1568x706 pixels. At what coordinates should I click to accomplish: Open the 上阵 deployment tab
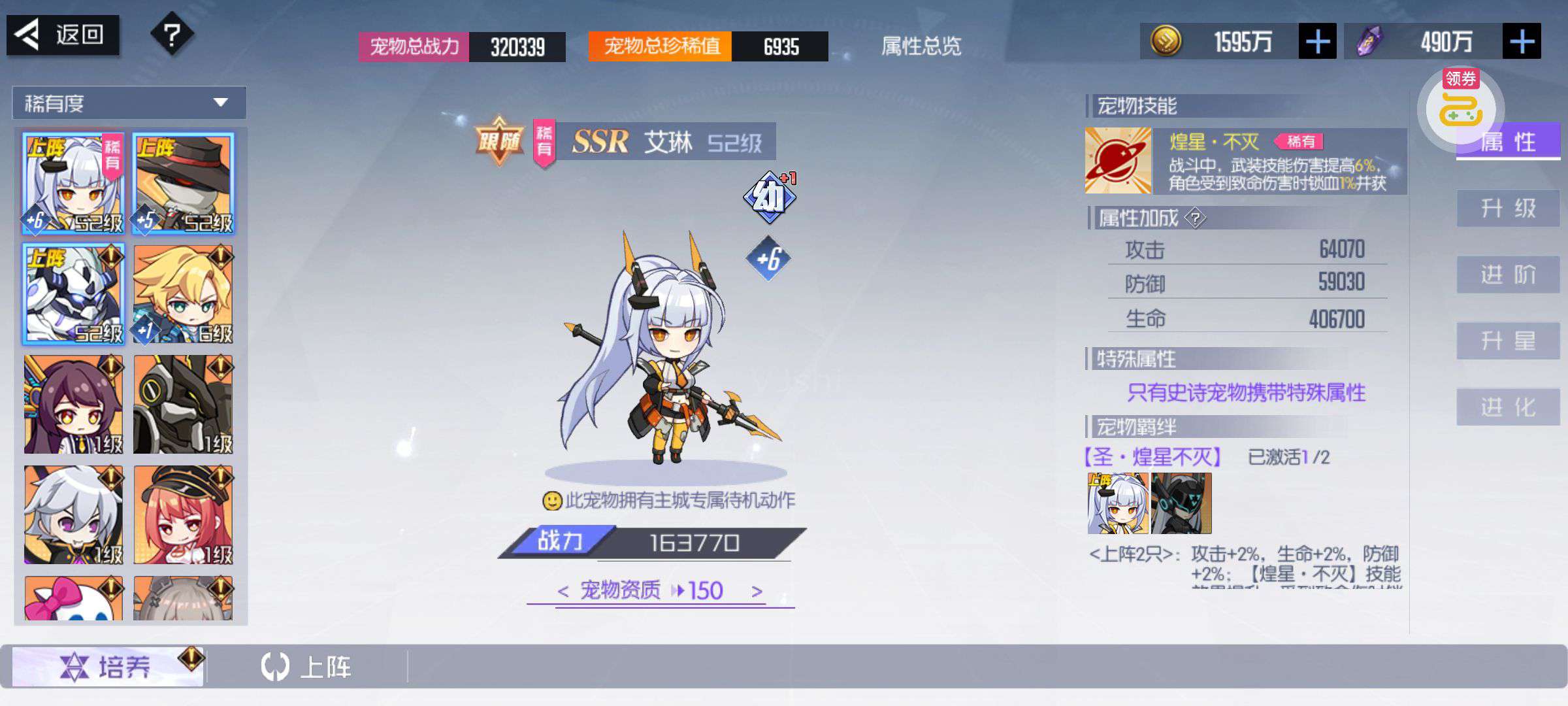click(x=307, y=667)
